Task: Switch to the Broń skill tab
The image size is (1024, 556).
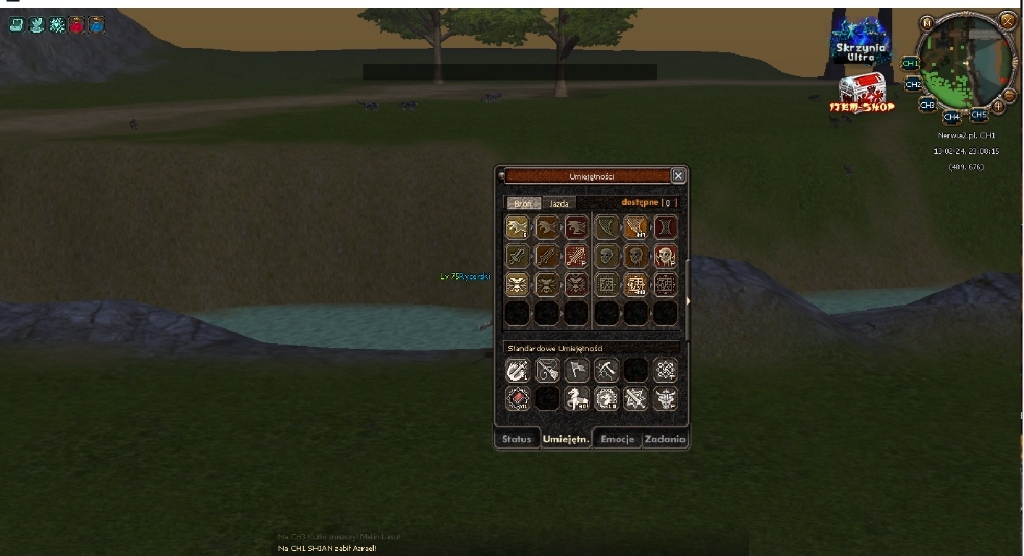Action: [x=523, y=203]
